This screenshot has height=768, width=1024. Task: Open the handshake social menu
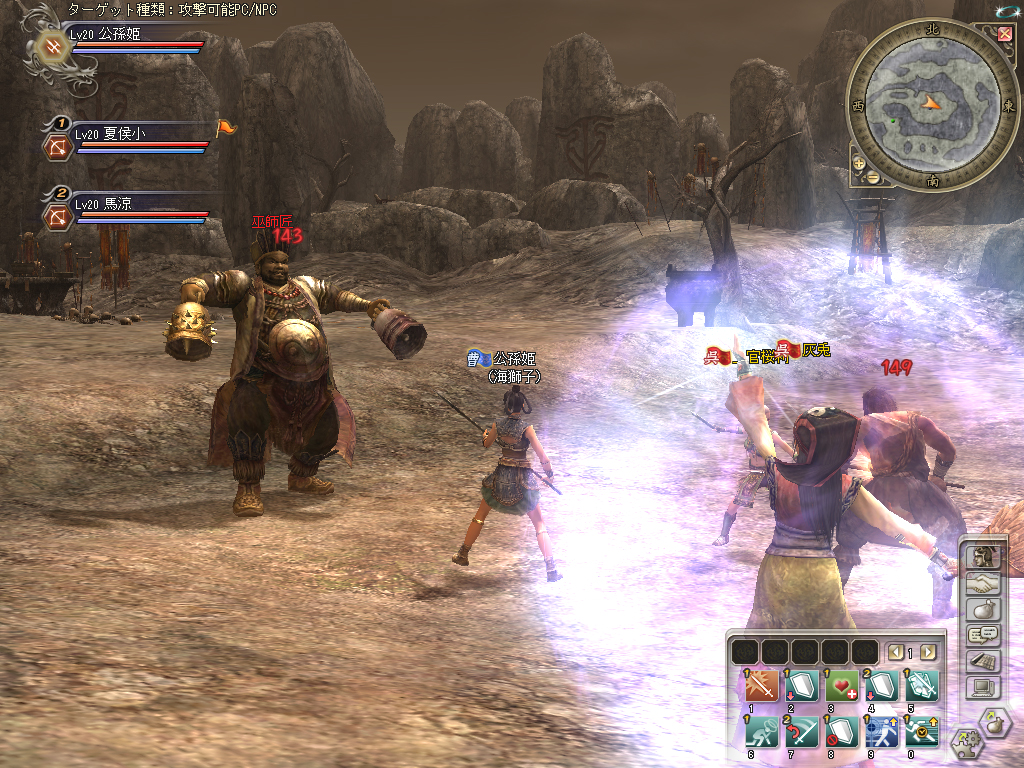(x=981, y=583)
